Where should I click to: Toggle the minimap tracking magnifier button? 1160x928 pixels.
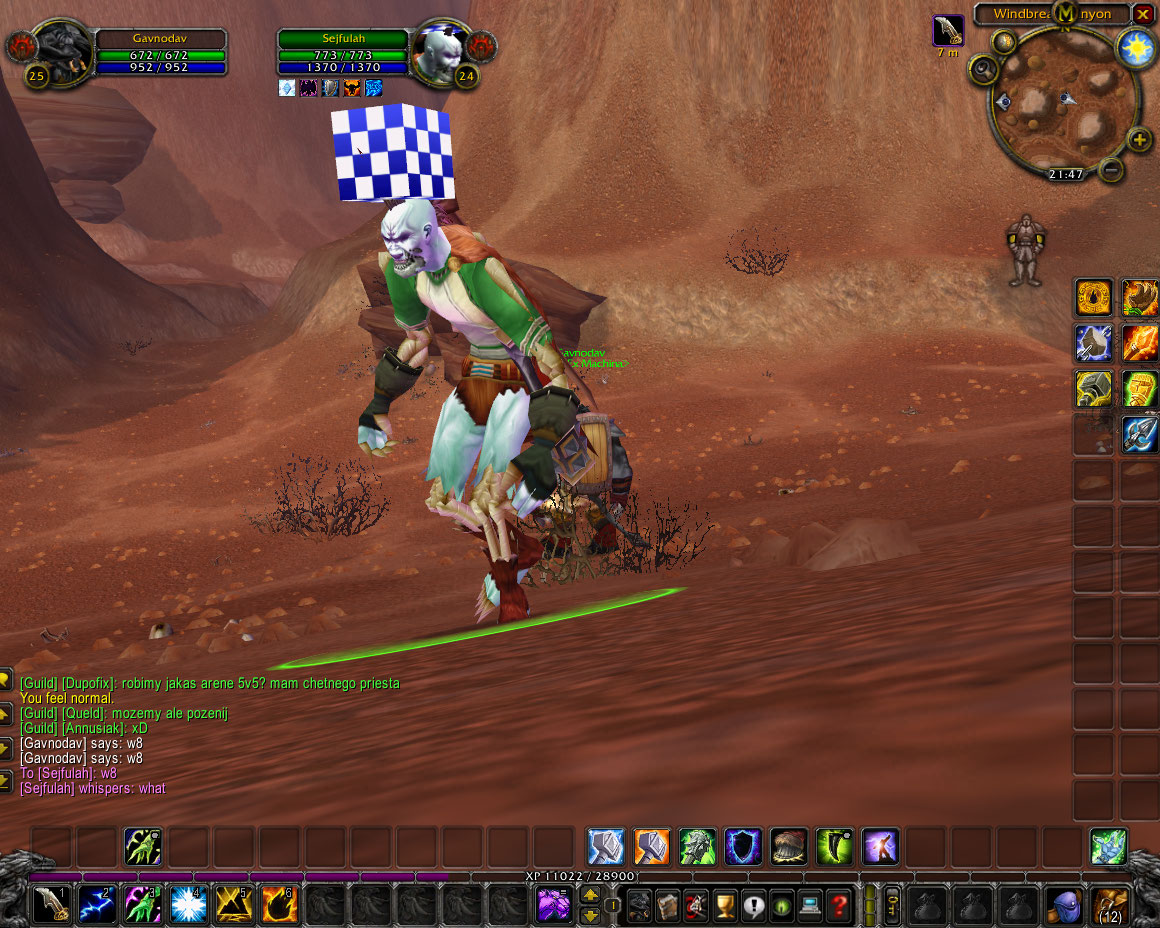tap(981, 69)
